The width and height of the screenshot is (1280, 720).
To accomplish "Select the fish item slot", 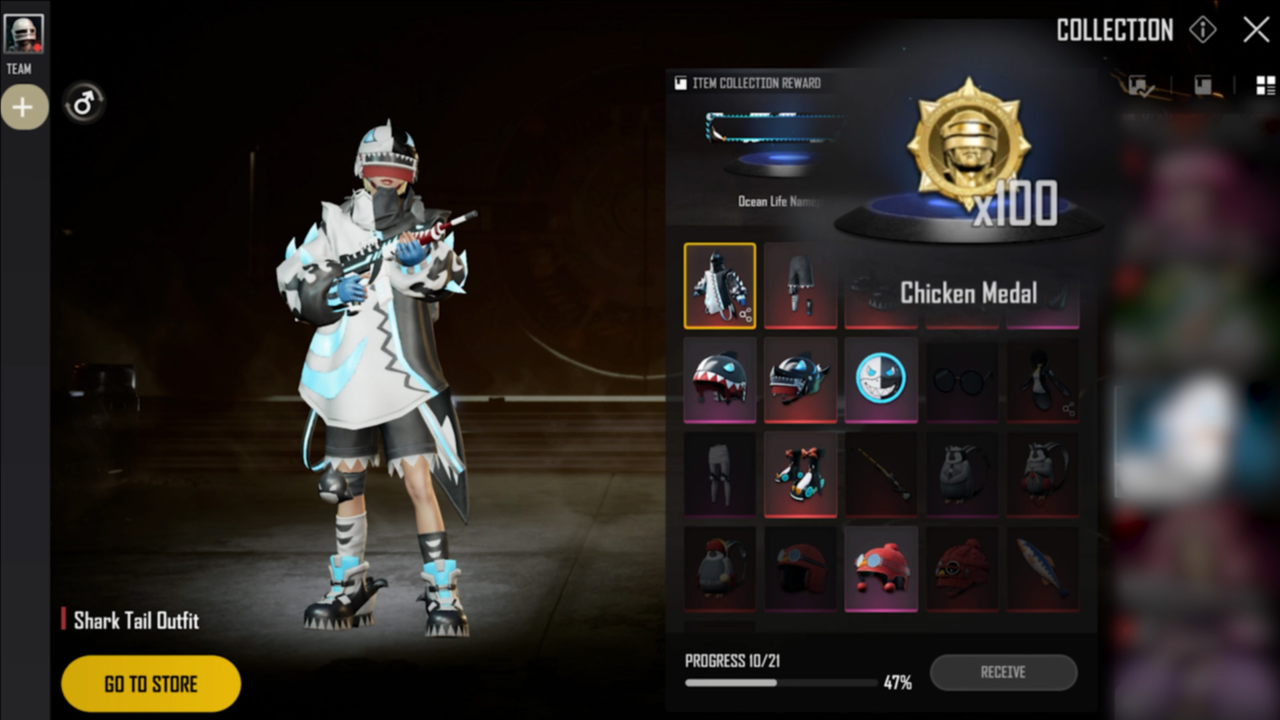I will pyautogui.click(x=1042, y=568).
